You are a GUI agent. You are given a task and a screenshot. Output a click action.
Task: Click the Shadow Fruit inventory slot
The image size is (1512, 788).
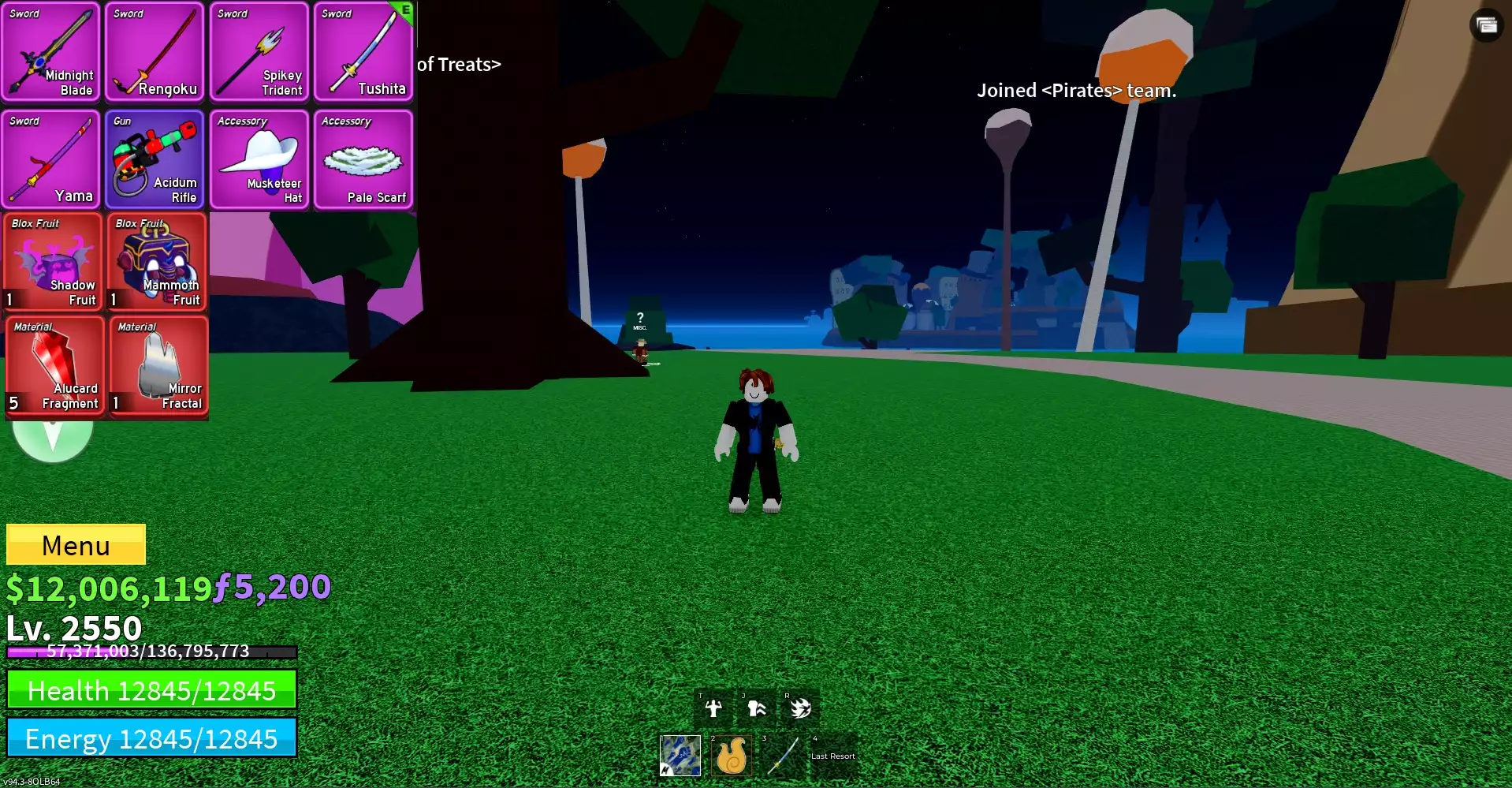pos(53,262)
